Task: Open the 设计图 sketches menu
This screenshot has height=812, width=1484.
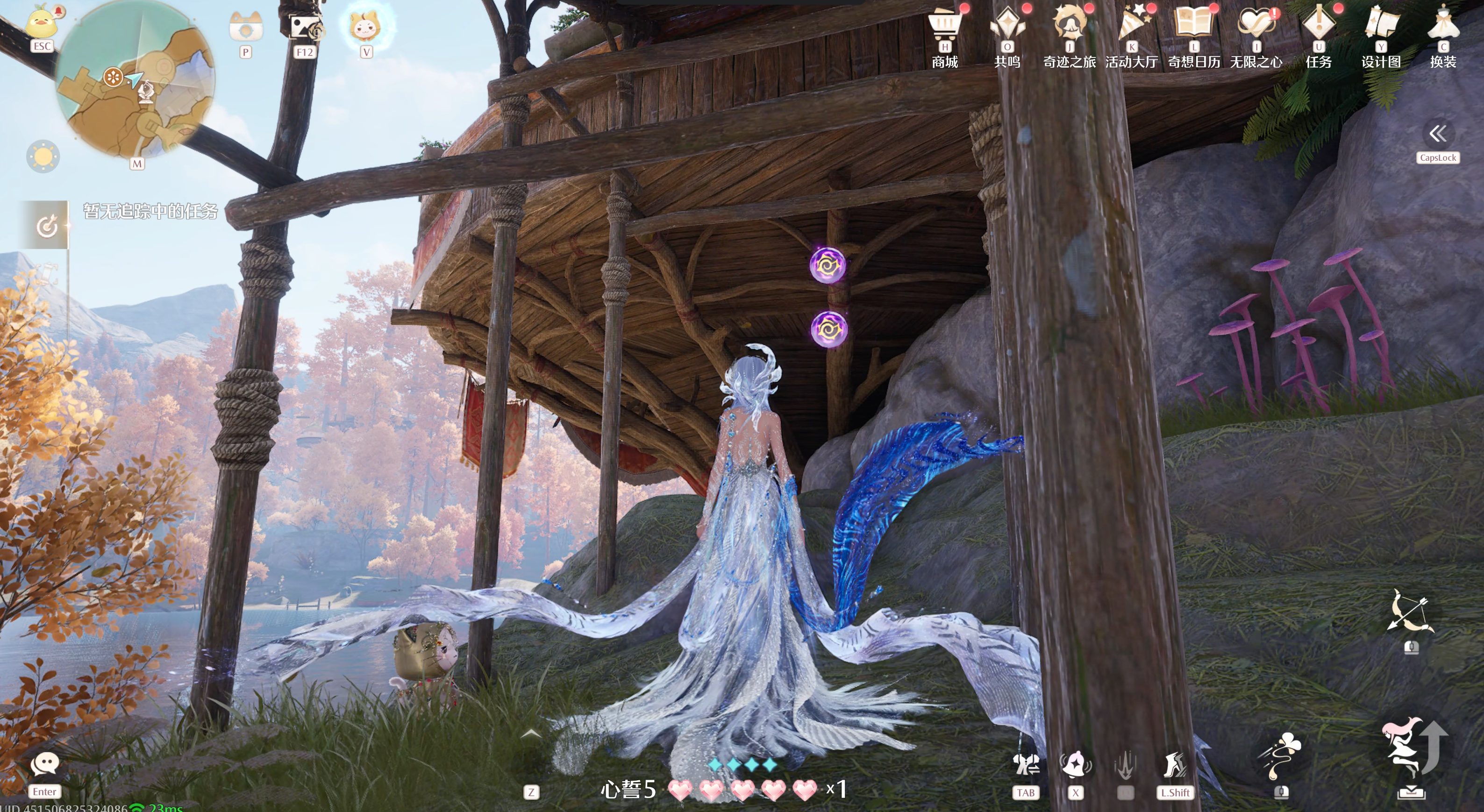Action: point(1381,26)
